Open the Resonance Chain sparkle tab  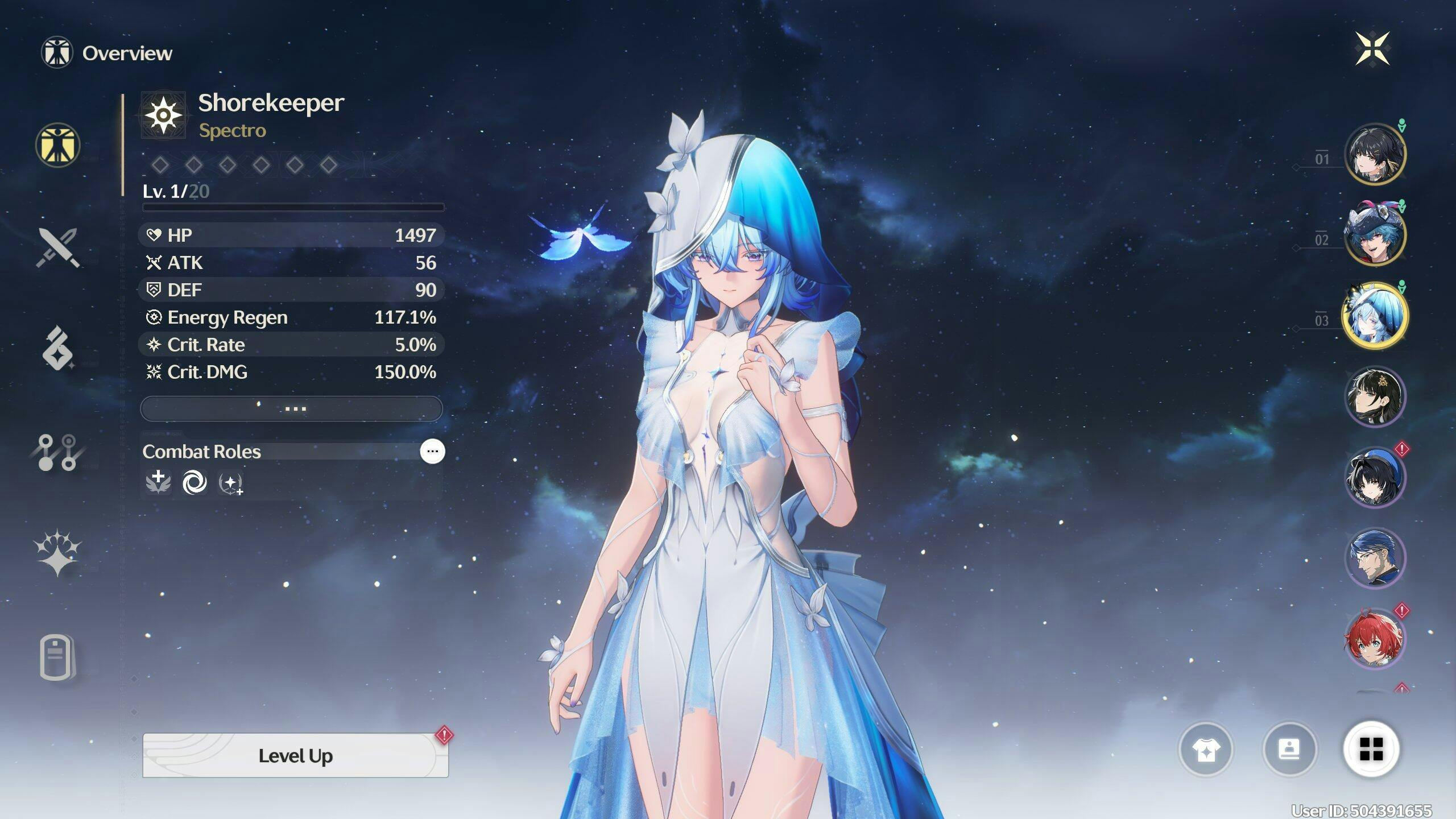[x=57, y=553]
